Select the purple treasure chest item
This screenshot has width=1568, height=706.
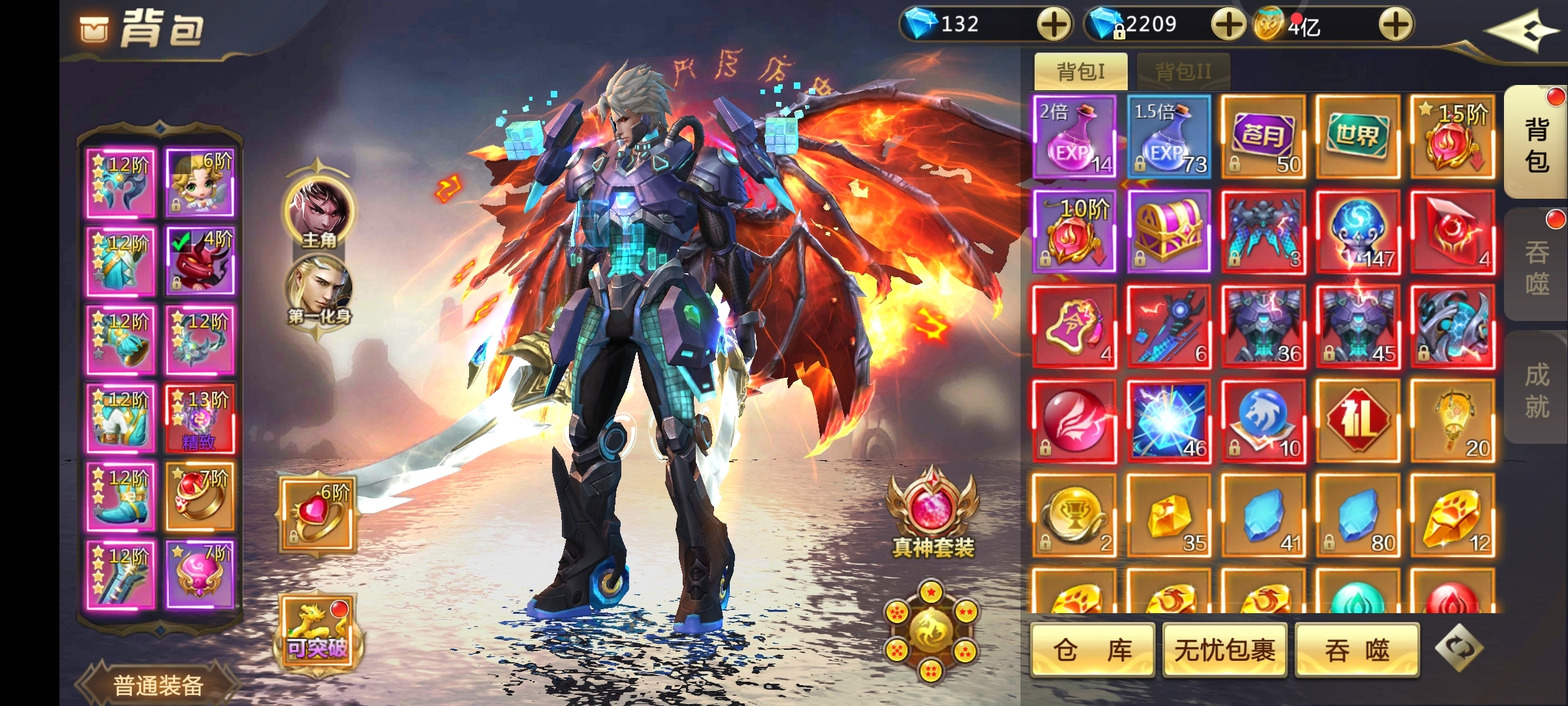click(x=1169, y=232)
